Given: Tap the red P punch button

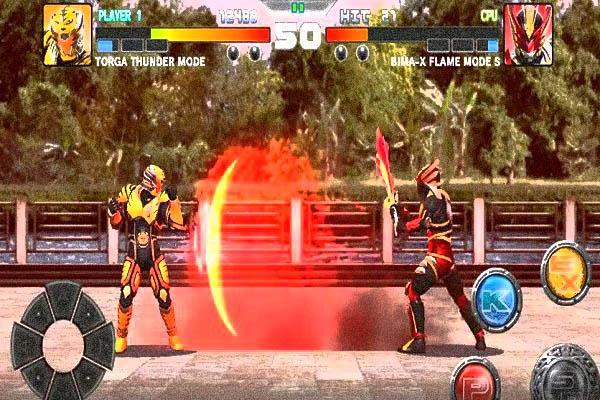Looking at the screenshot, I should tap(475, 380).
